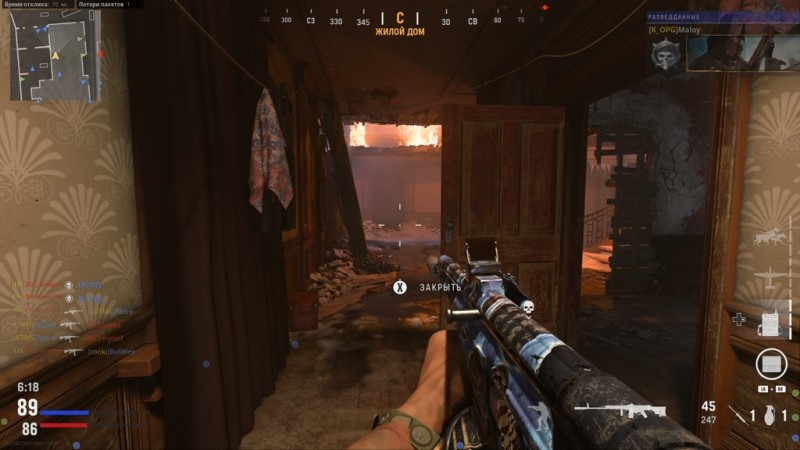Activate the field radio killstreak icon
The image size is (800, 450).
768,322
